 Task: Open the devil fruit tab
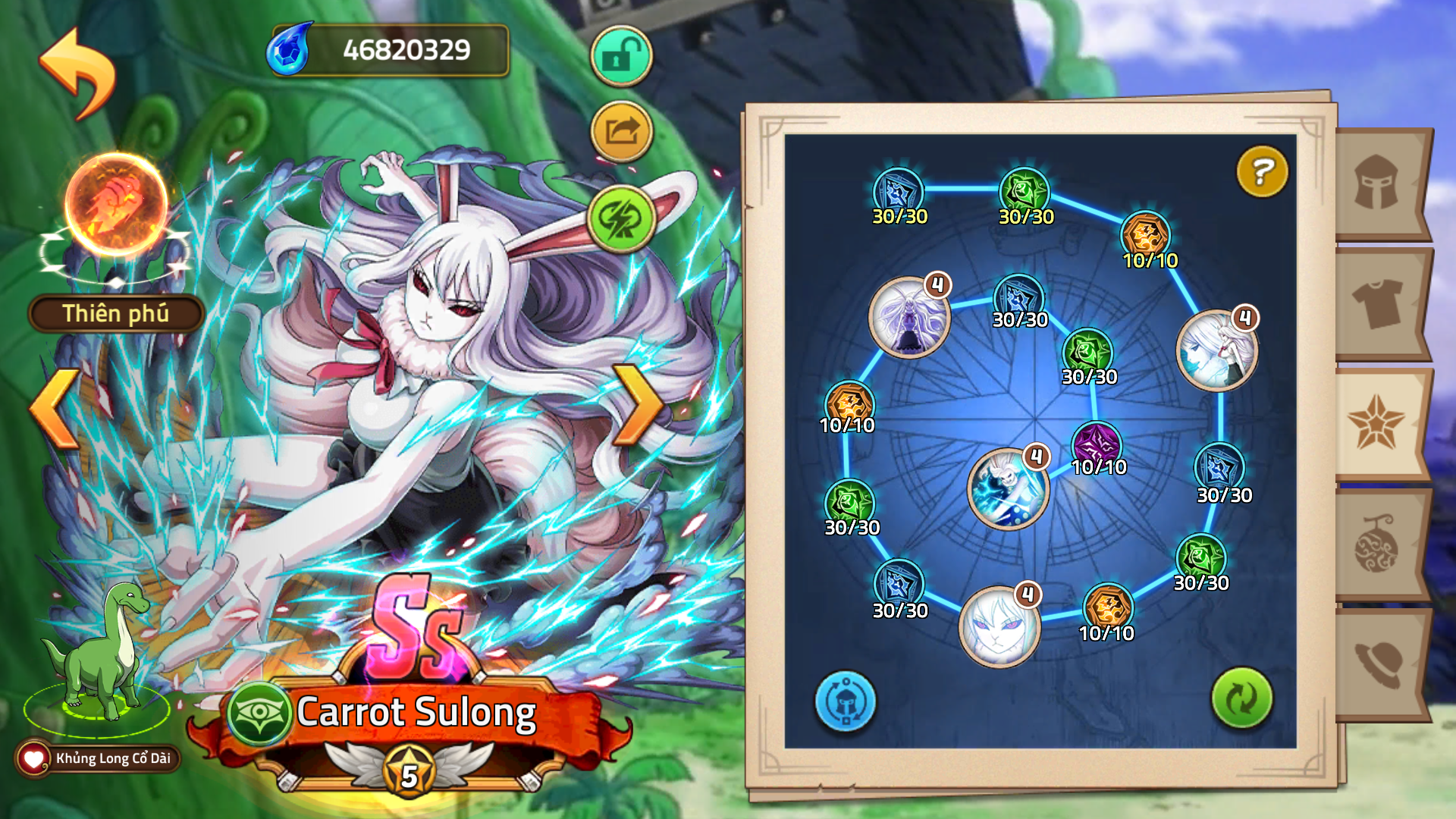coord(1379,544)
